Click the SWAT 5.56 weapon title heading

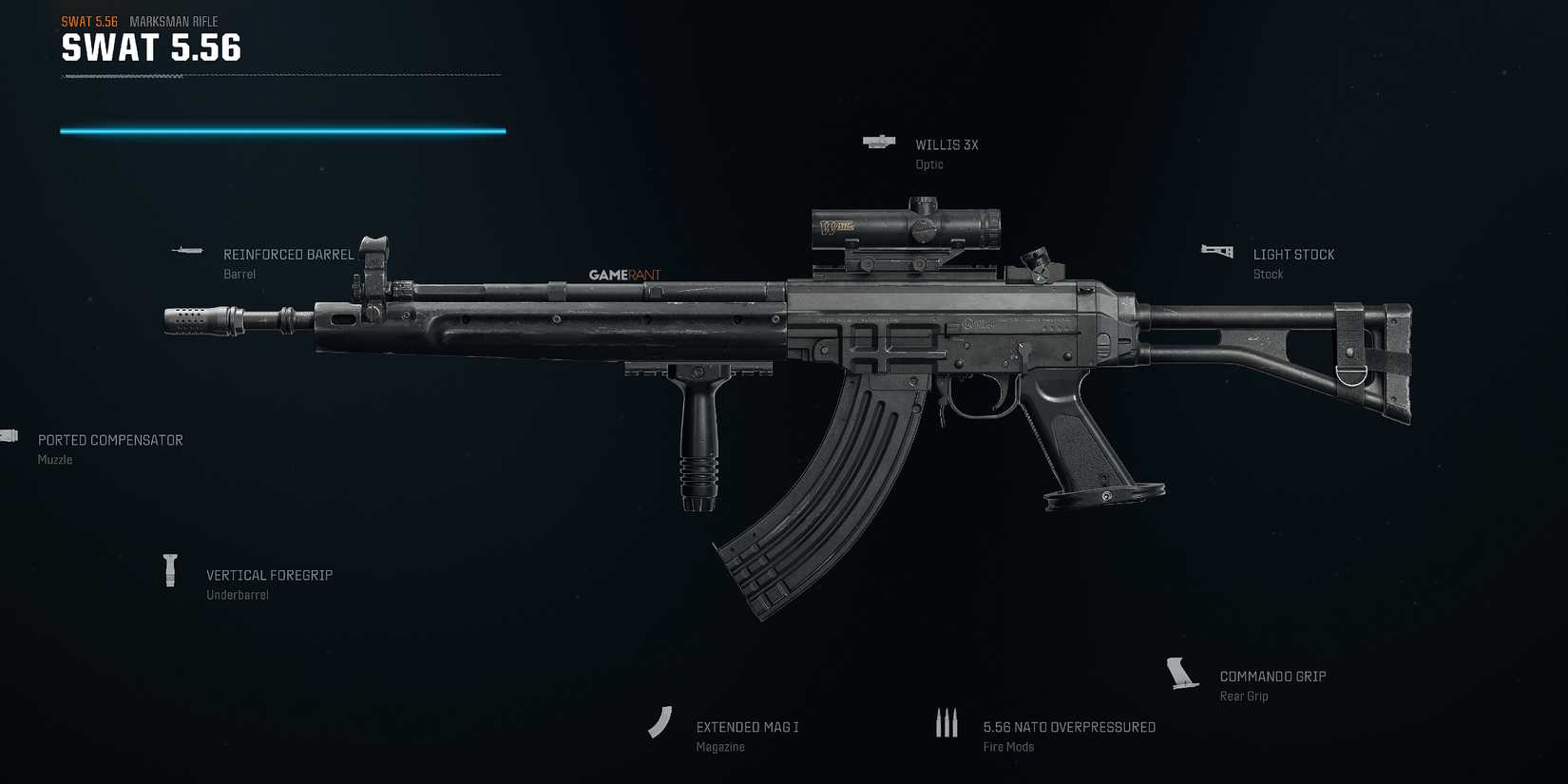tap(151, 48)
